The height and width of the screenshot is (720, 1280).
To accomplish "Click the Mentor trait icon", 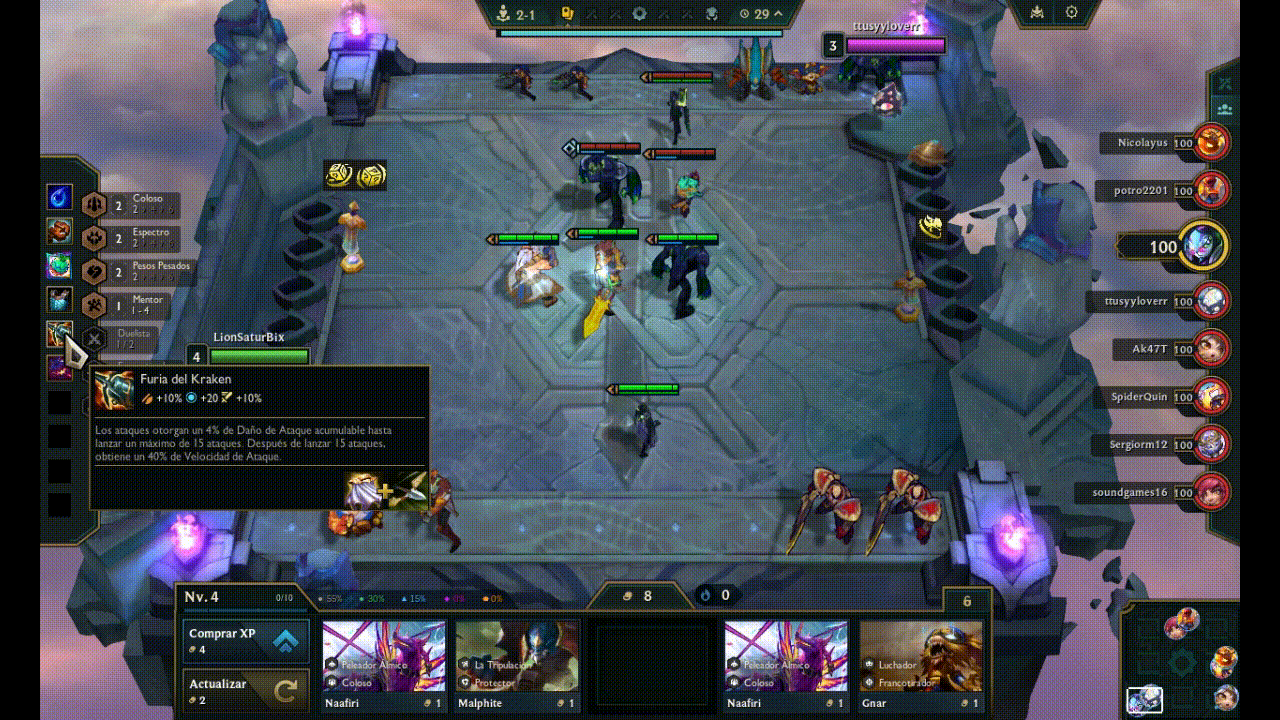I will (x=95, y=303).
